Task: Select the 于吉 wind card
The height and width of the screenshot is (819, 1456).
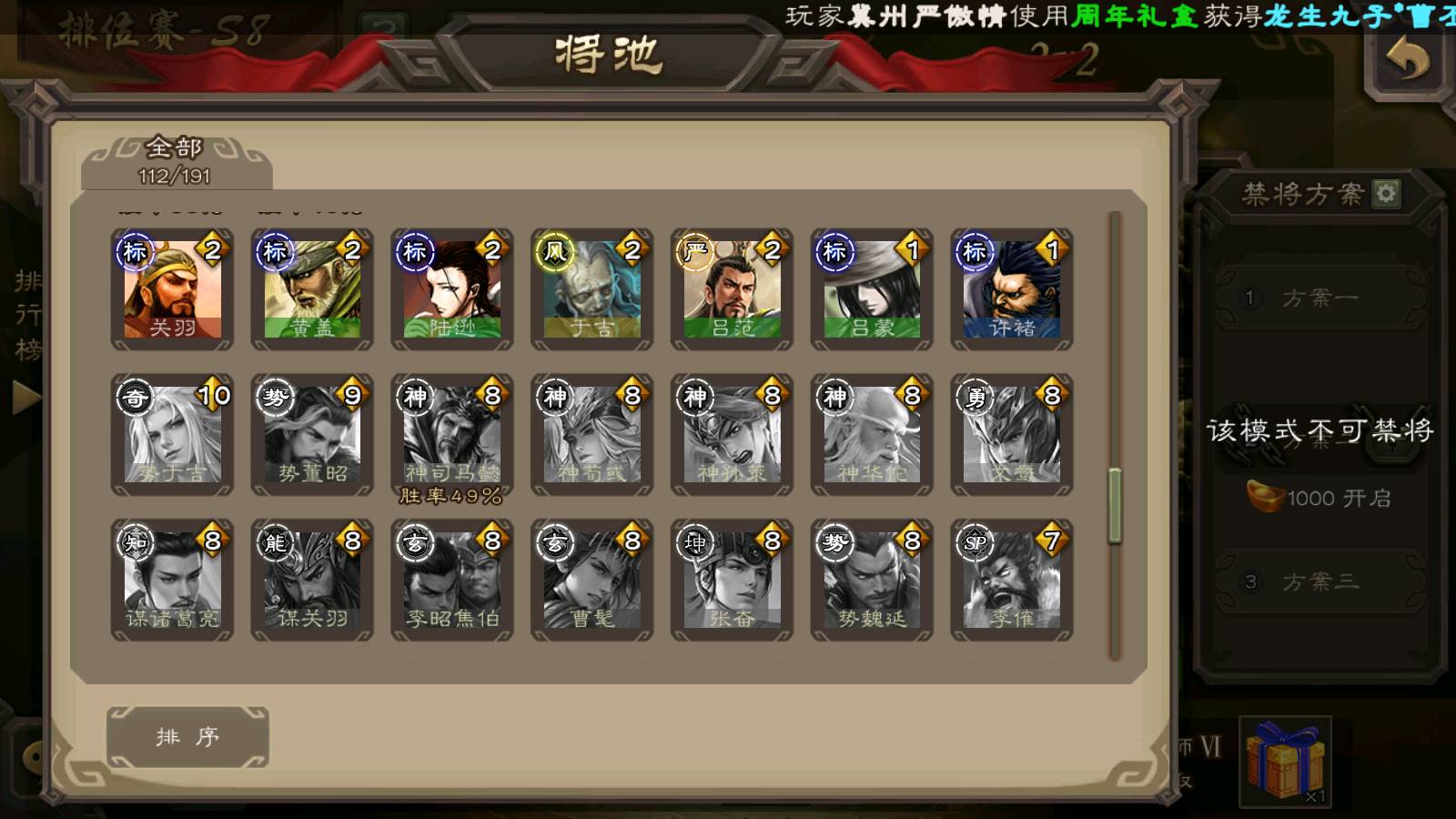Action: tap(592, 289)
